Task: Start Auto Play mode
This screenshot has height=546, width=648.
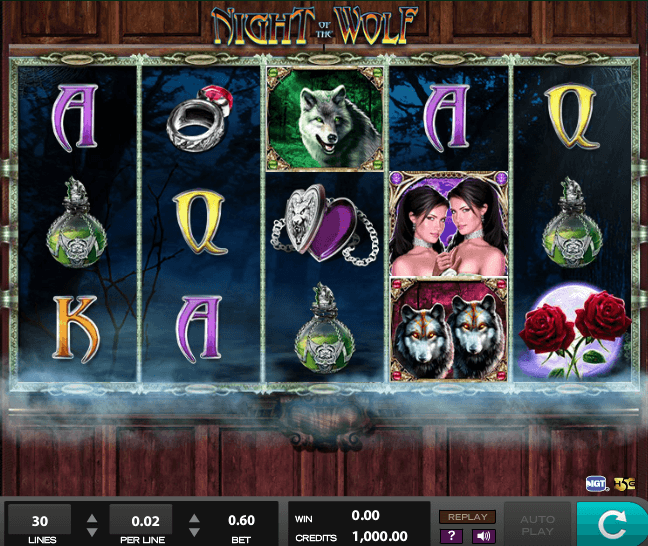Action: 535,524
